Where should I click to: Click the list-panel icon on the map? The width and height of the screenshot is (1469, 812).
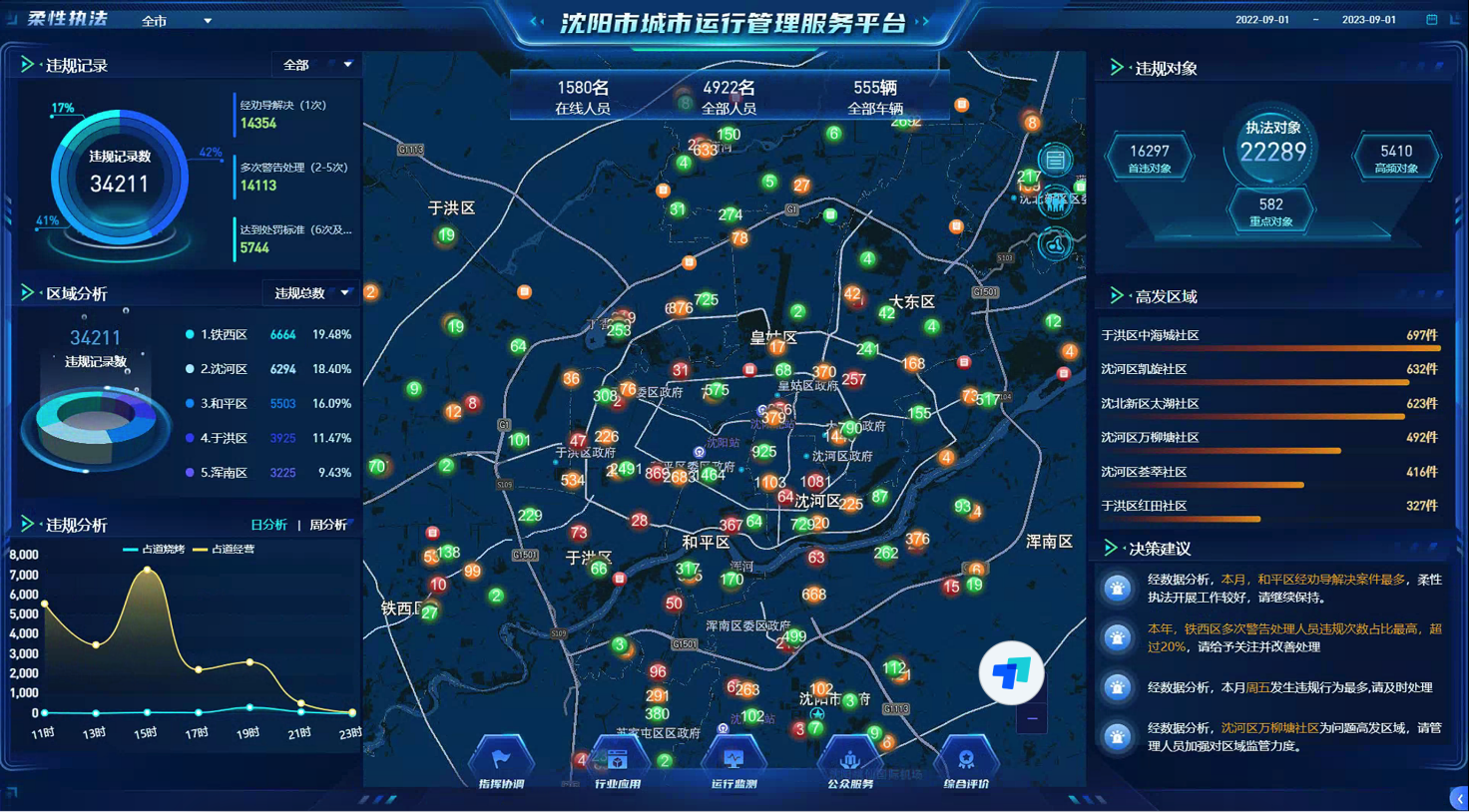pyautogui.click(x=1056, y=160)
